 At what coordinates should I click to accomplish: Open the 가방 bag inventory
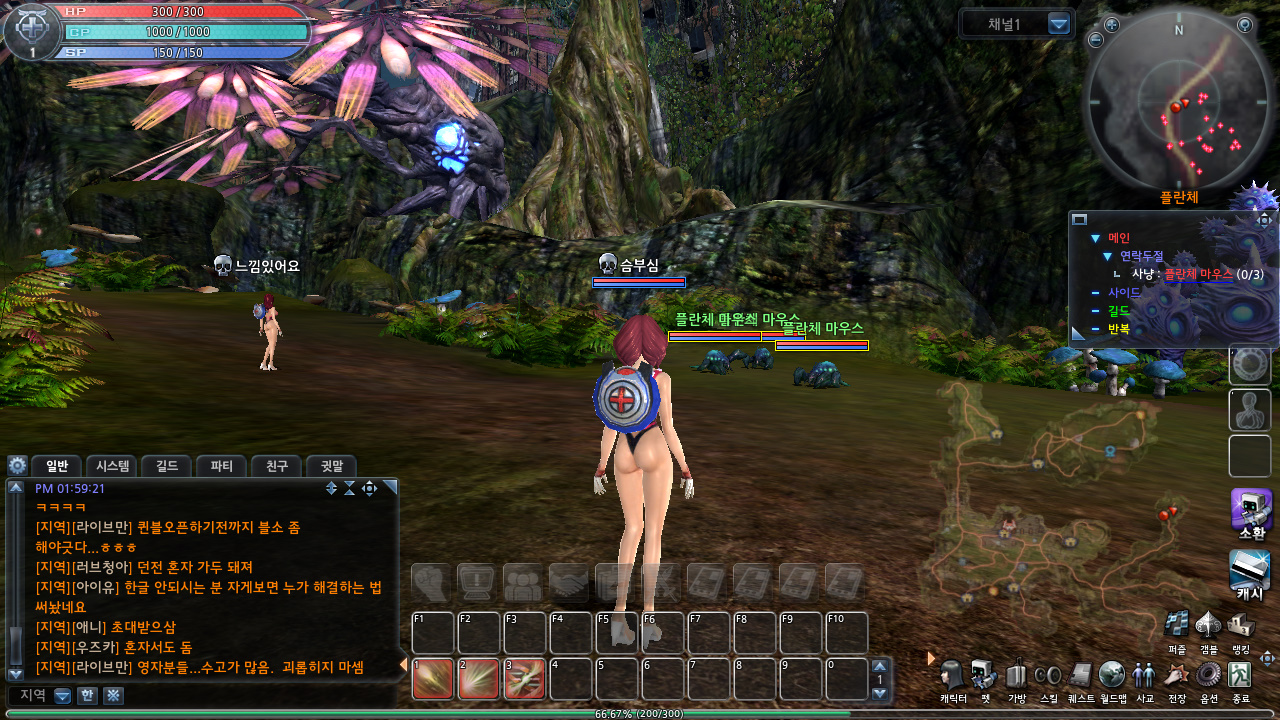click(x=1017, y=676)
